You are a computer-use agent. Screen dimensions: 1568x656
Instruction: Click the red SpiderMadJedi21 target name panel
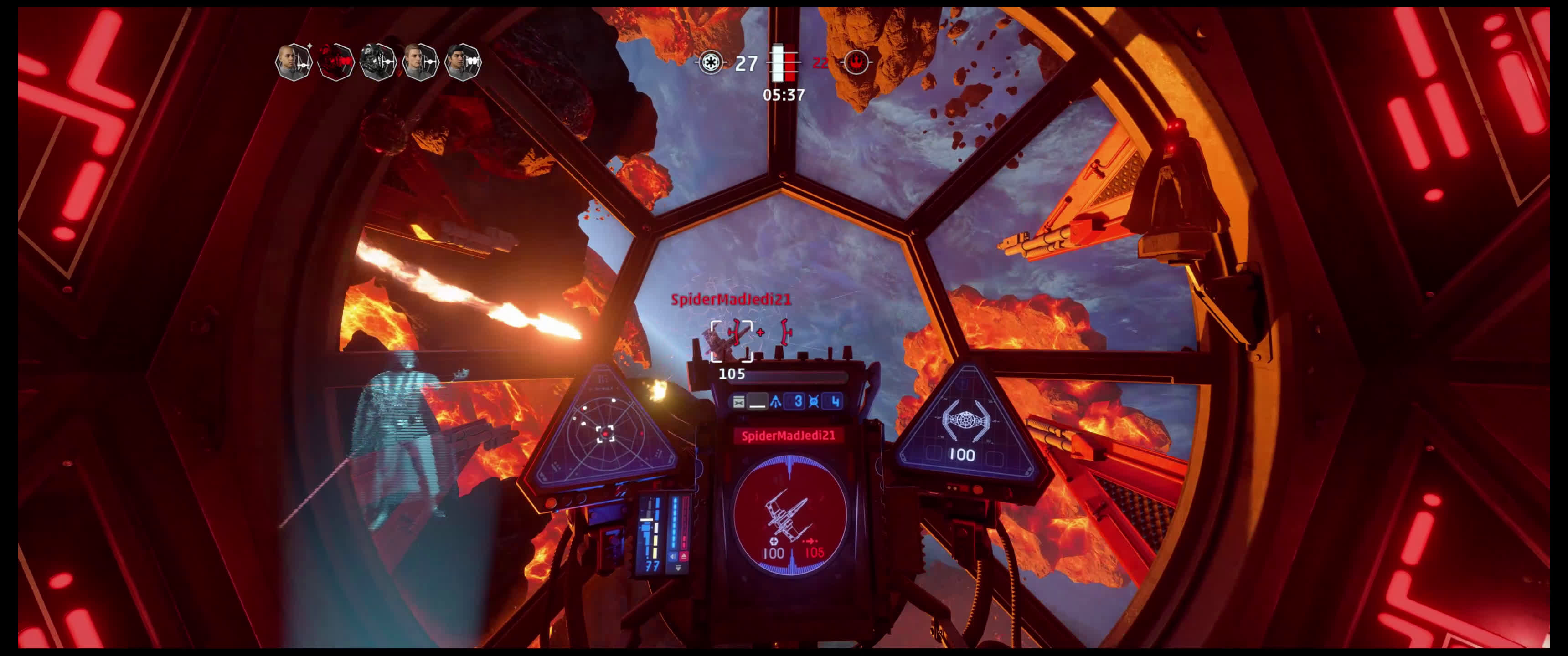point(788,436)
